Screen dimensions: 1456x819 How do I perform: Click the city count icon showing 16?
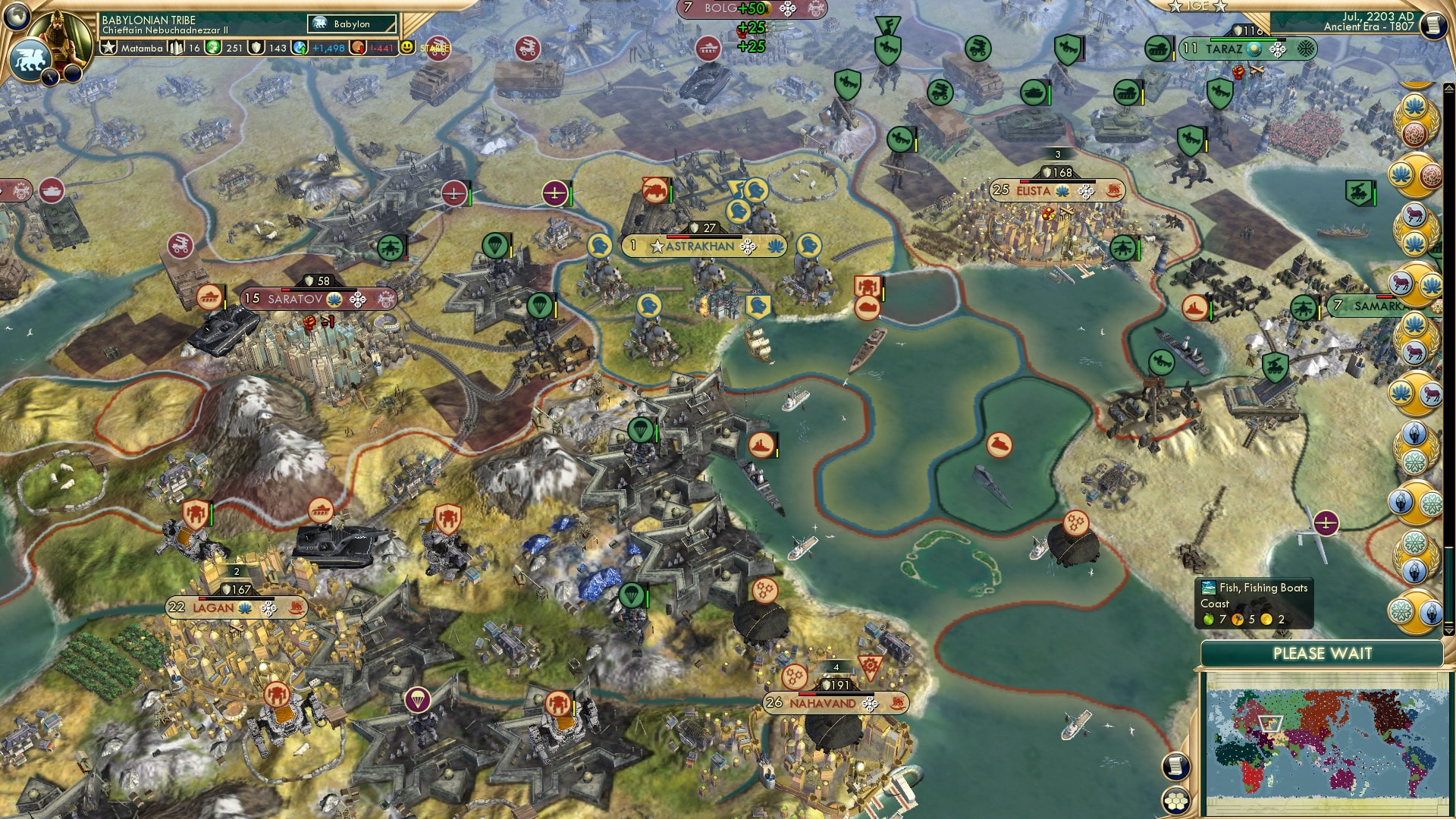[x=176, y=45]
